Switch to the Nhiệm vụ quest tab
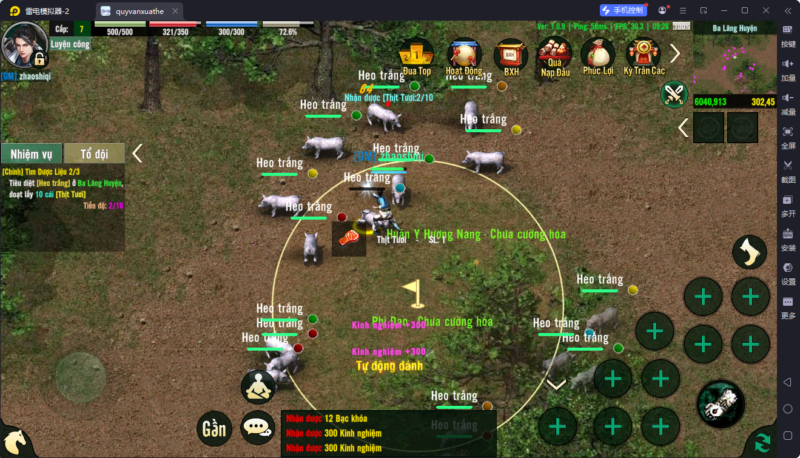This screenshot has height=458, width=800. (32, 154)
